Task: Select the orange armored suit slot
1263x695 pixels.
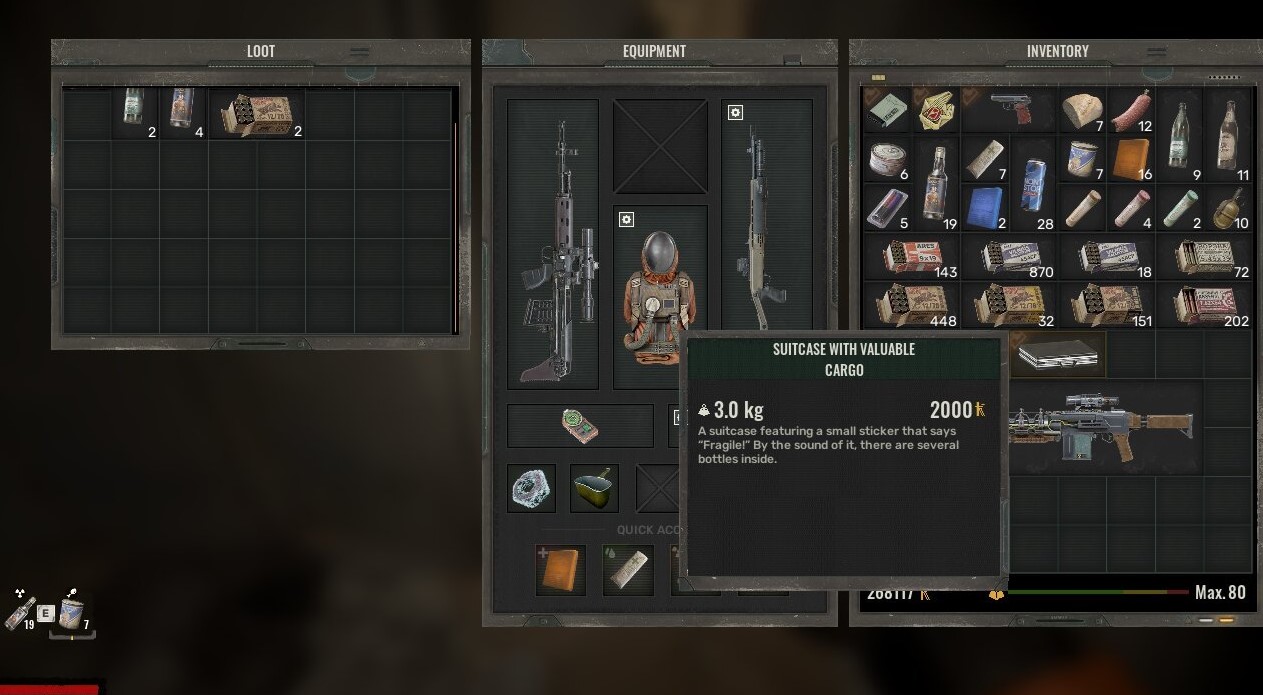Action: (660, 296)
